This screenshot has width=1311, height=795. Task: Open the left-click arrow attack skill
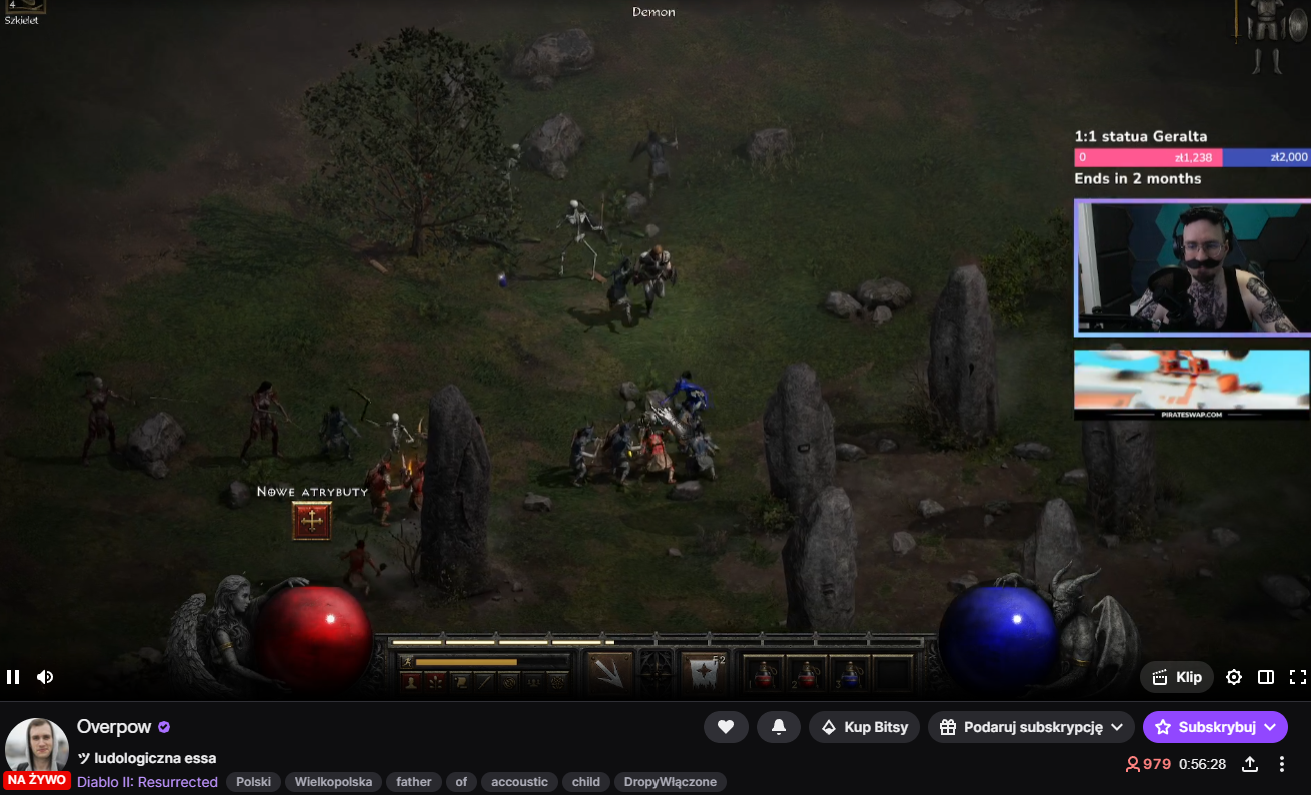click(x=608, y=673)
